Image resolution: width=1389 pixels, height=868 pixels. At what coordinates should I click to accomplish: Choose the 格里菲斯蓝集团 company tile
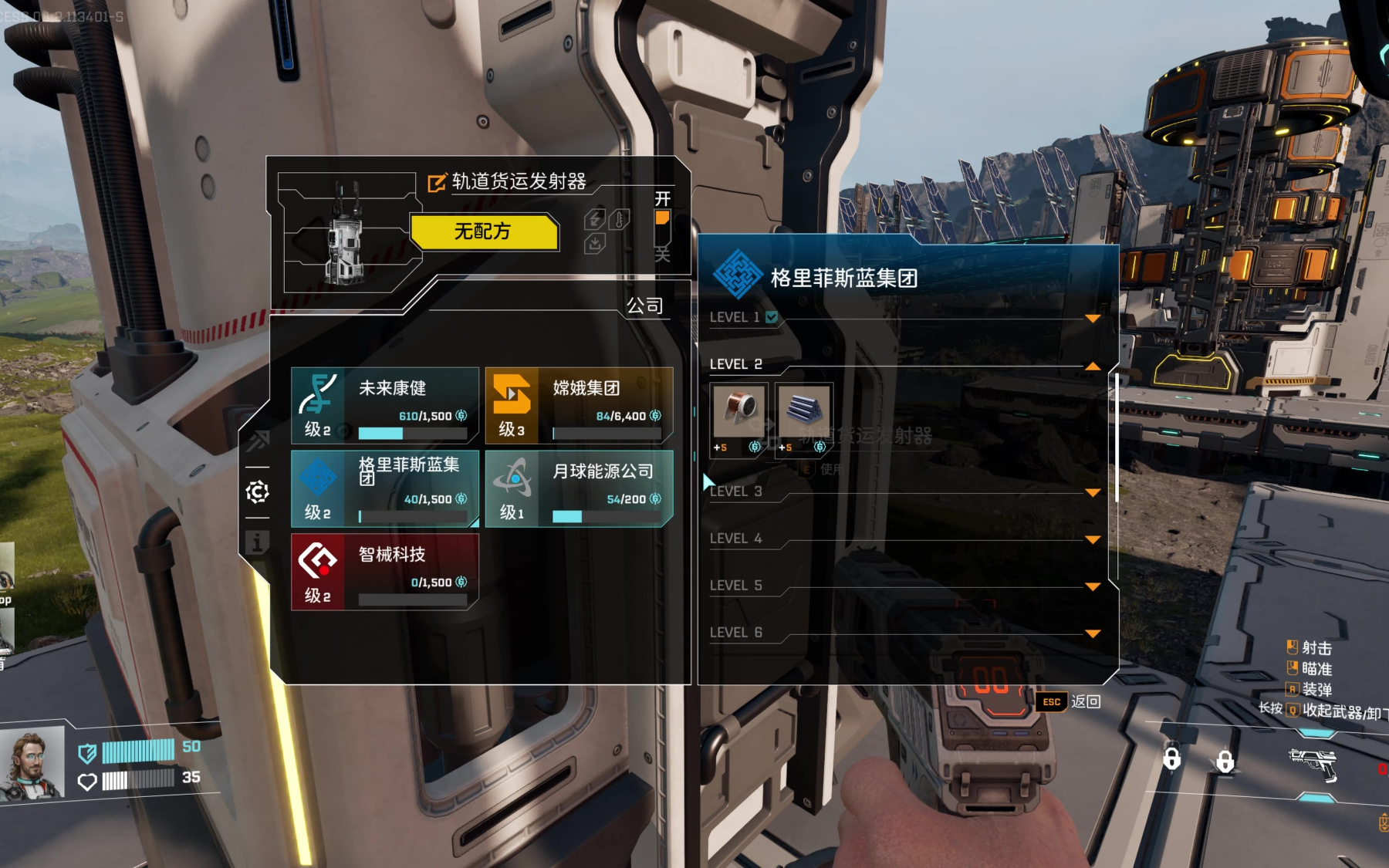[x=384, y=488]
